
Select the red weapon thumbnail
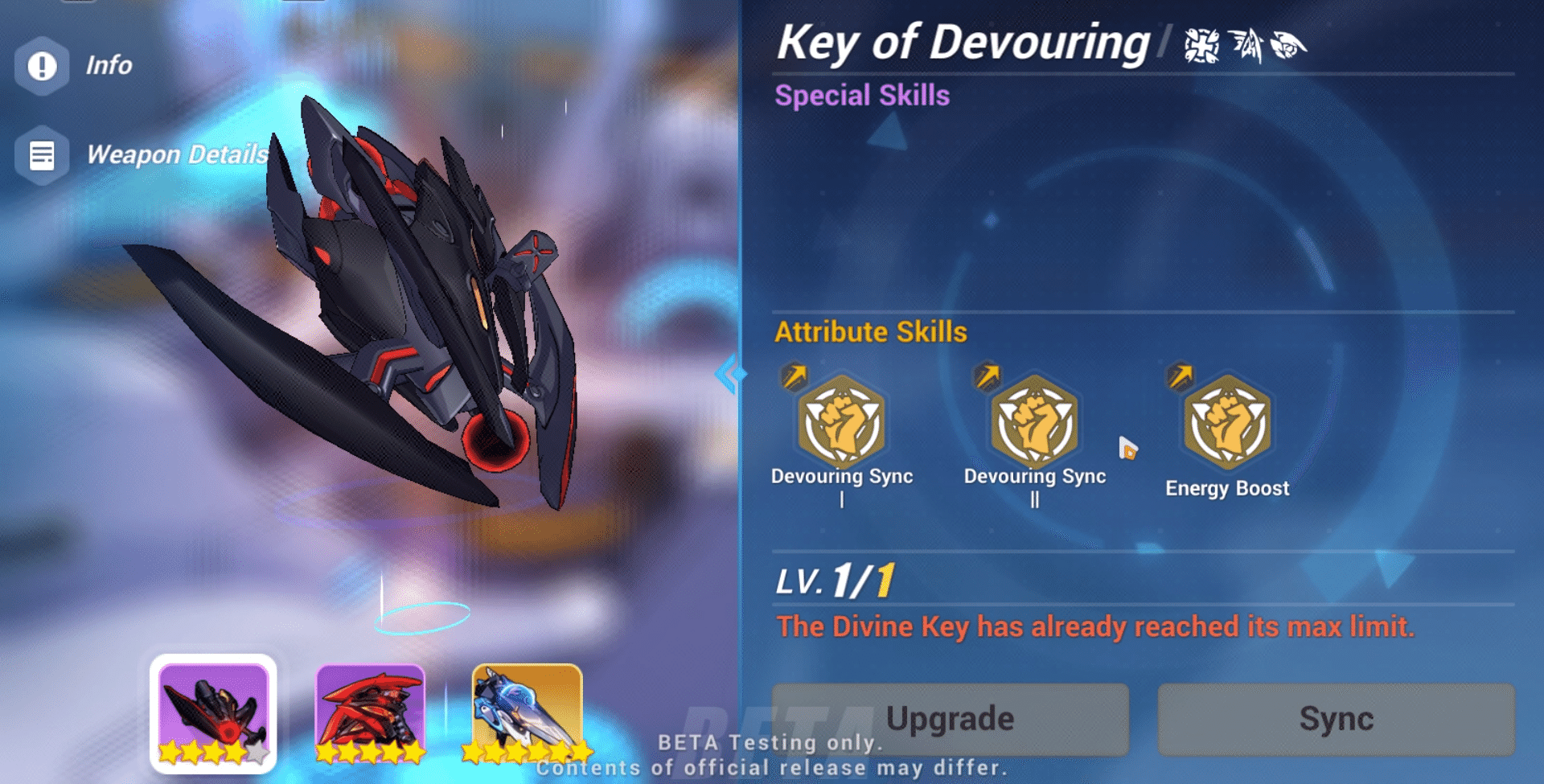[370, 708]
